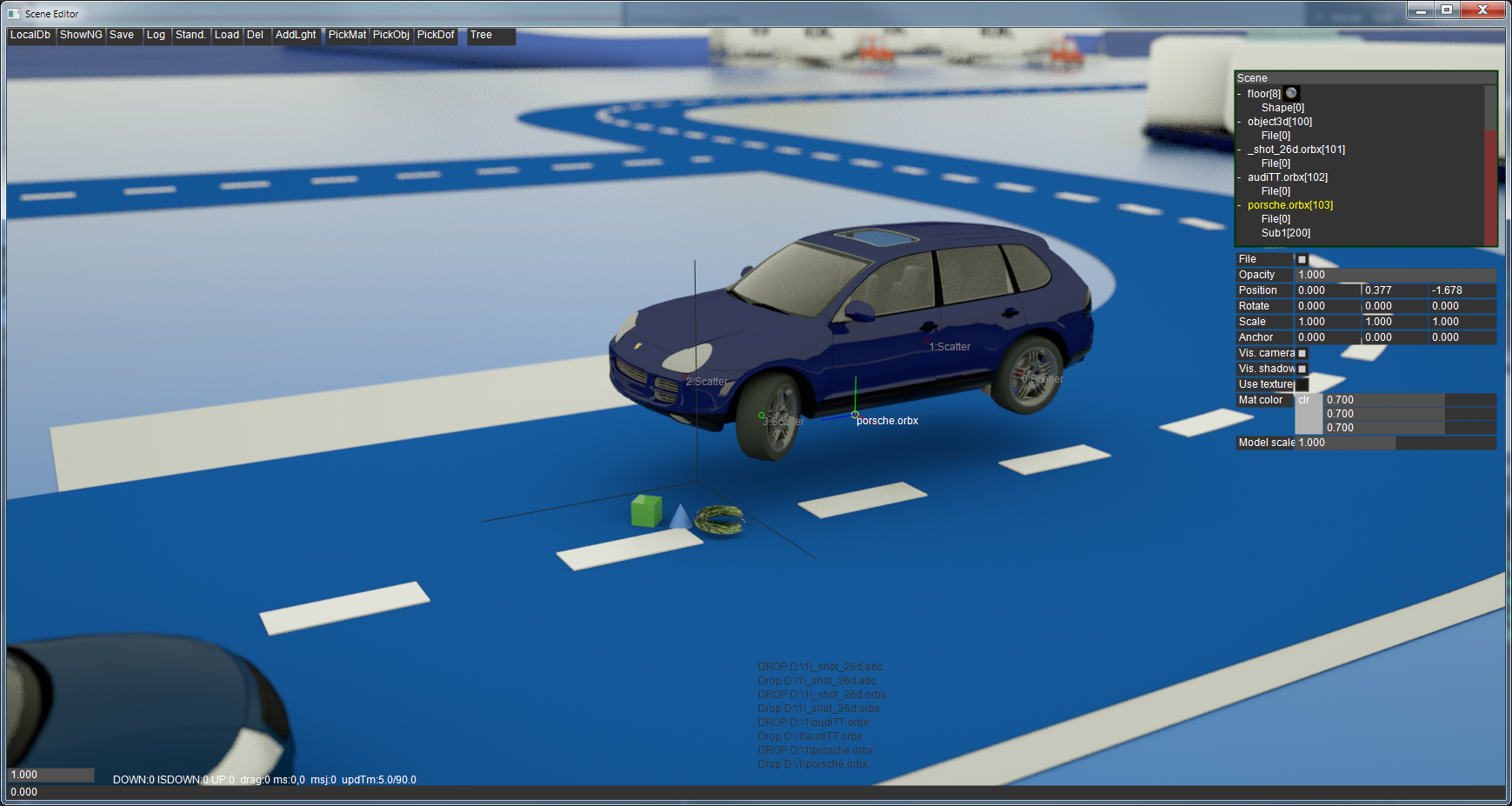Select audiTT.orbx[102] in the scene tree

click(x=1287, y=177)
